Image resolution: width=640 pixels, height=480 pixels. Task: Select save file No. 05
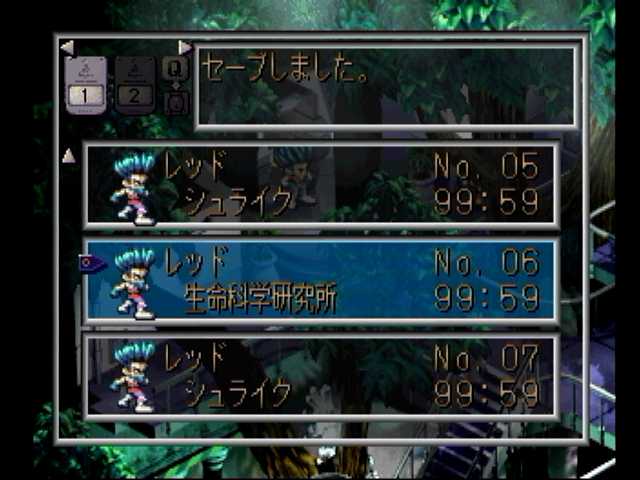click(x=320, y=184)
